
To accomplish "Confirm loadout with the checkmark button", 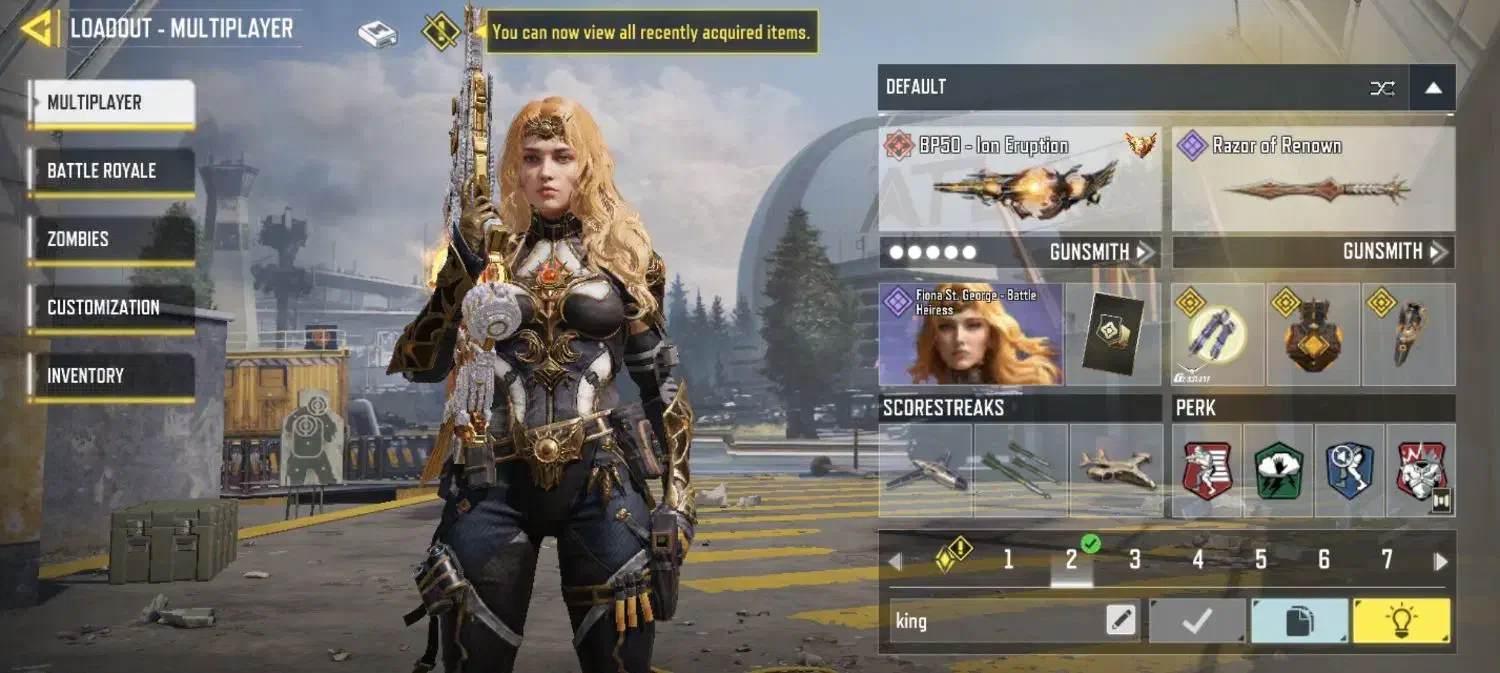I will [x=1197, y=621].
